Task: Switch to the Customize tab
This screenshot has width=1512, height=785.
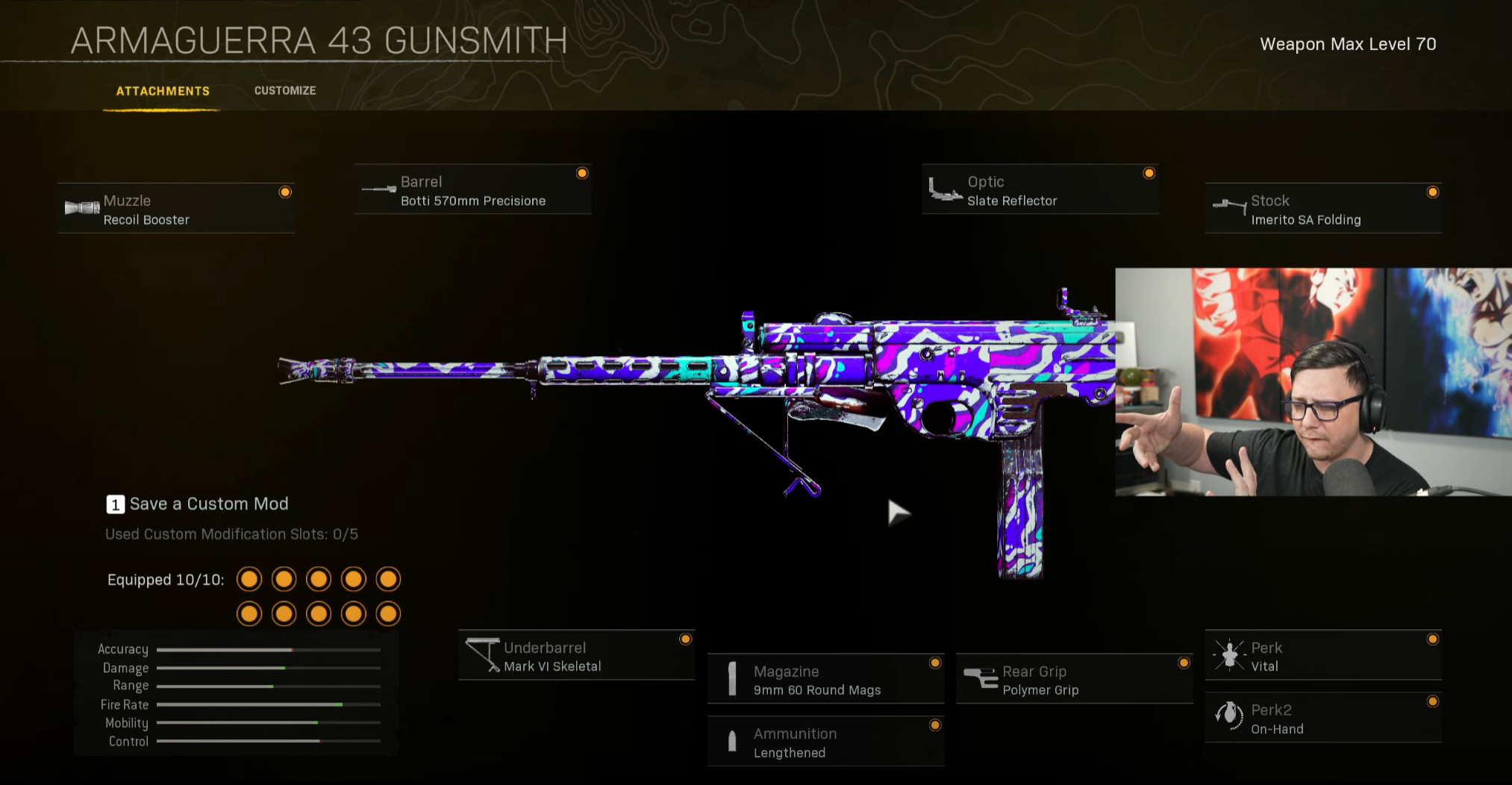Action: (x=285, y=90)
